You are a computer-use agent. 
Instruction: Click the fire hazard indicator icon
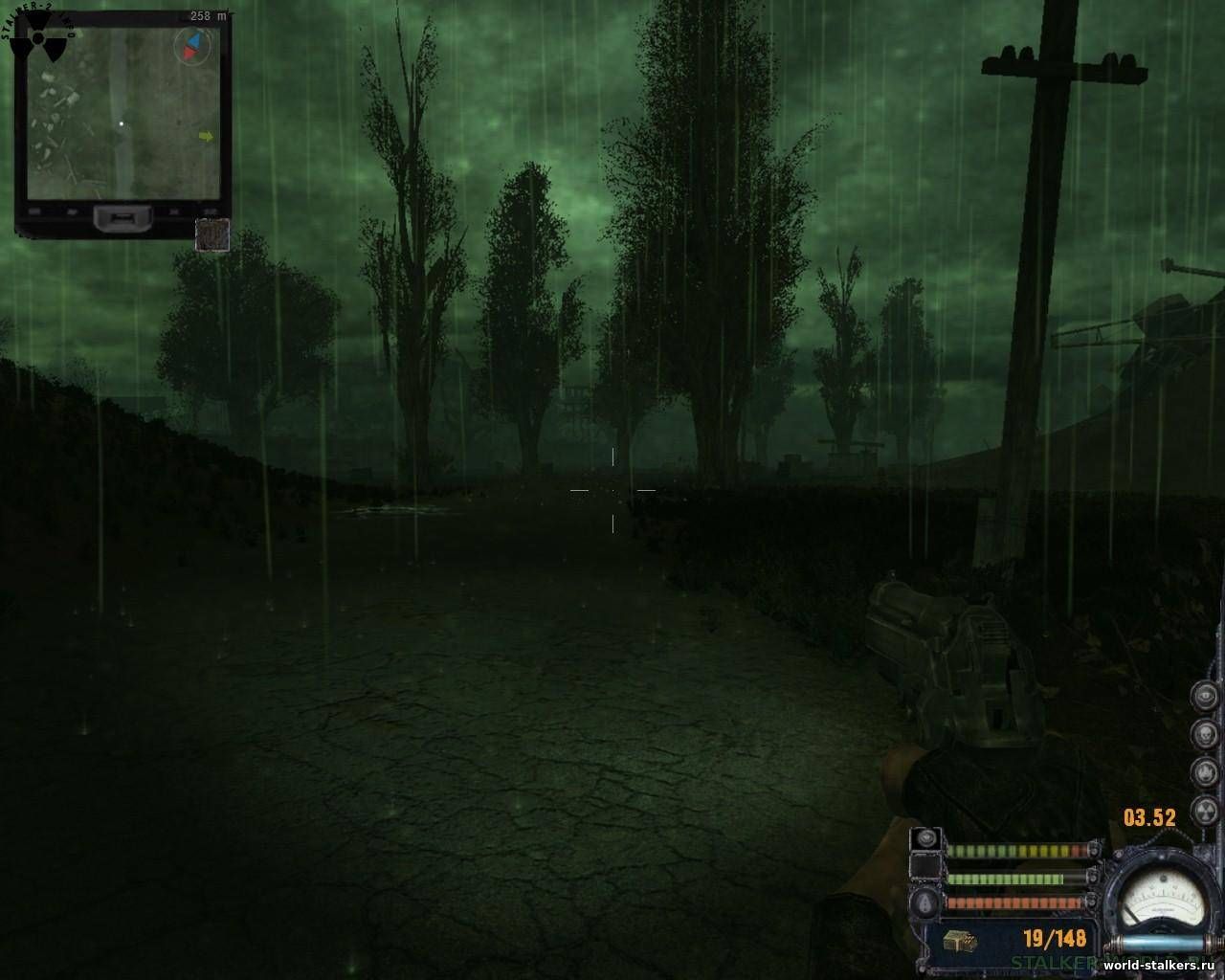[x=1204, y=771]
